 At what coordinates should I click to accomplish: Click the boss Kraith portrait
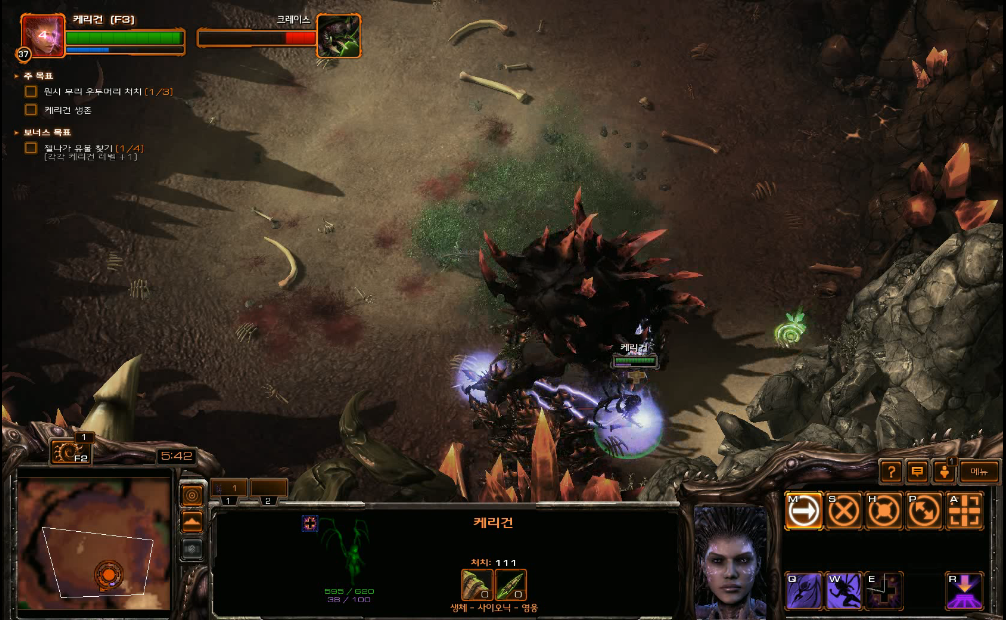(x=339, y=36)
